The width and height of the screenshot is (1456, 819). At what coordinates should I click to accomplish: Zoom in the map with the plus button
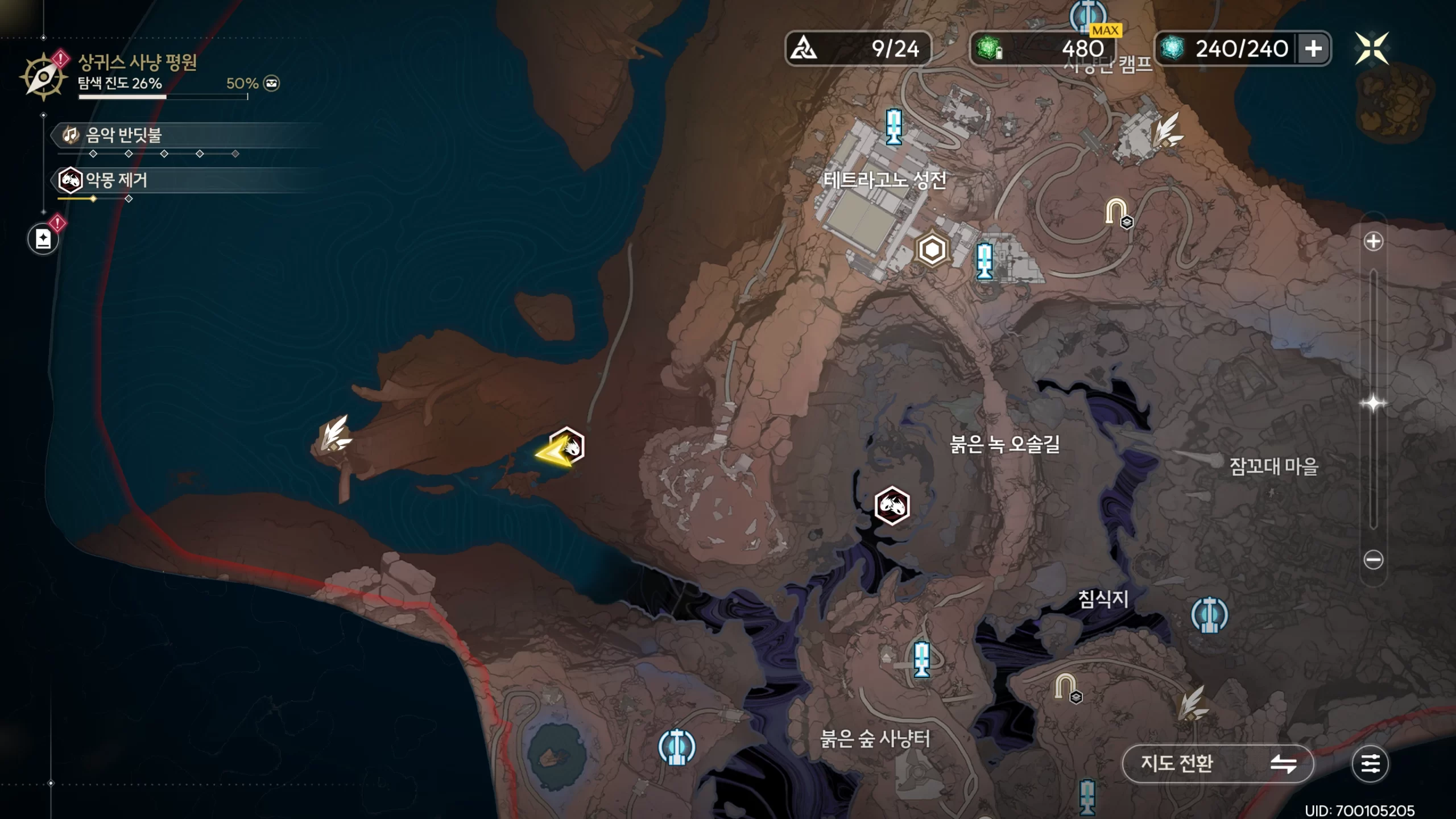(1373, 242)
